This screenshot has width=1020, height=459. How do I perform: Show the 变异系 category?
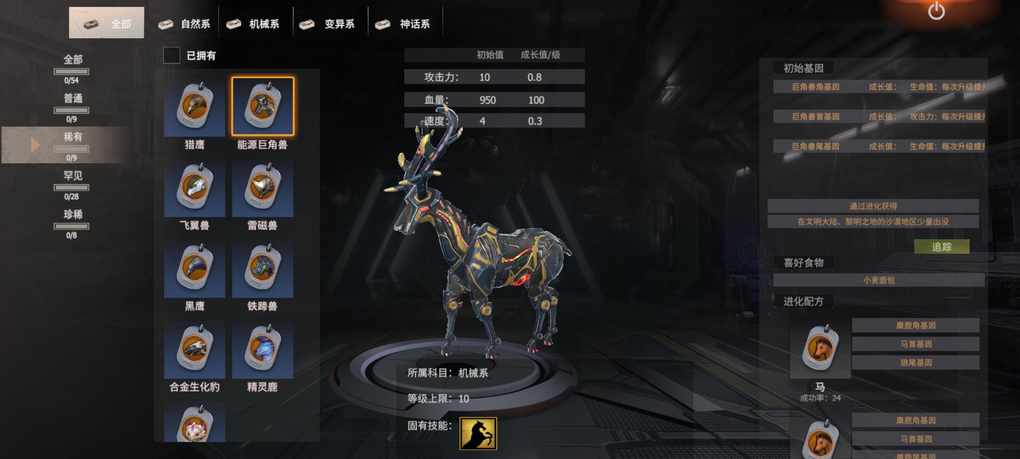[x=331, y=23]
